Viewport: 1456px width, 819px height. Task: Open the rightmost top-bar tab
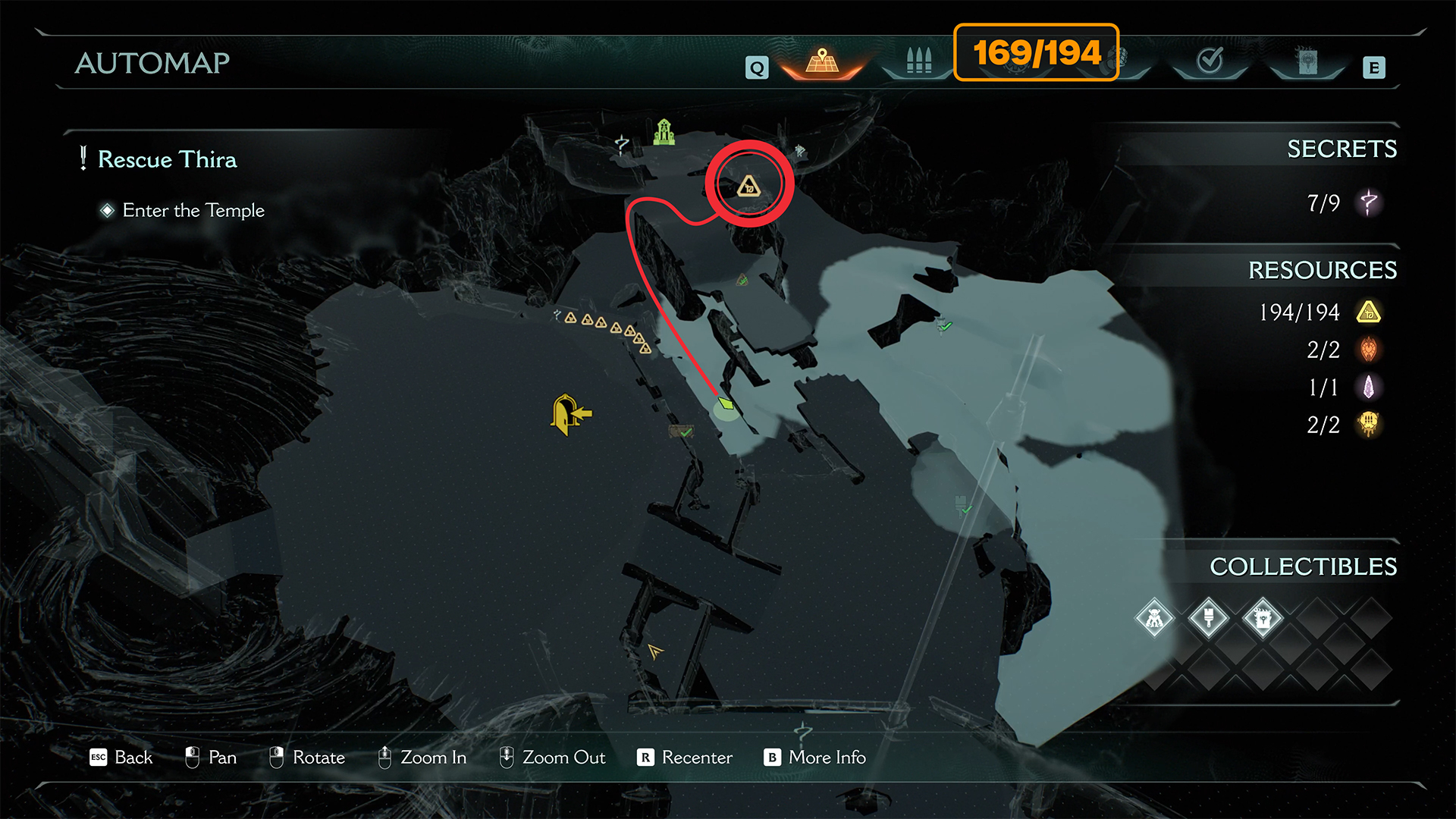(1307, 61)
